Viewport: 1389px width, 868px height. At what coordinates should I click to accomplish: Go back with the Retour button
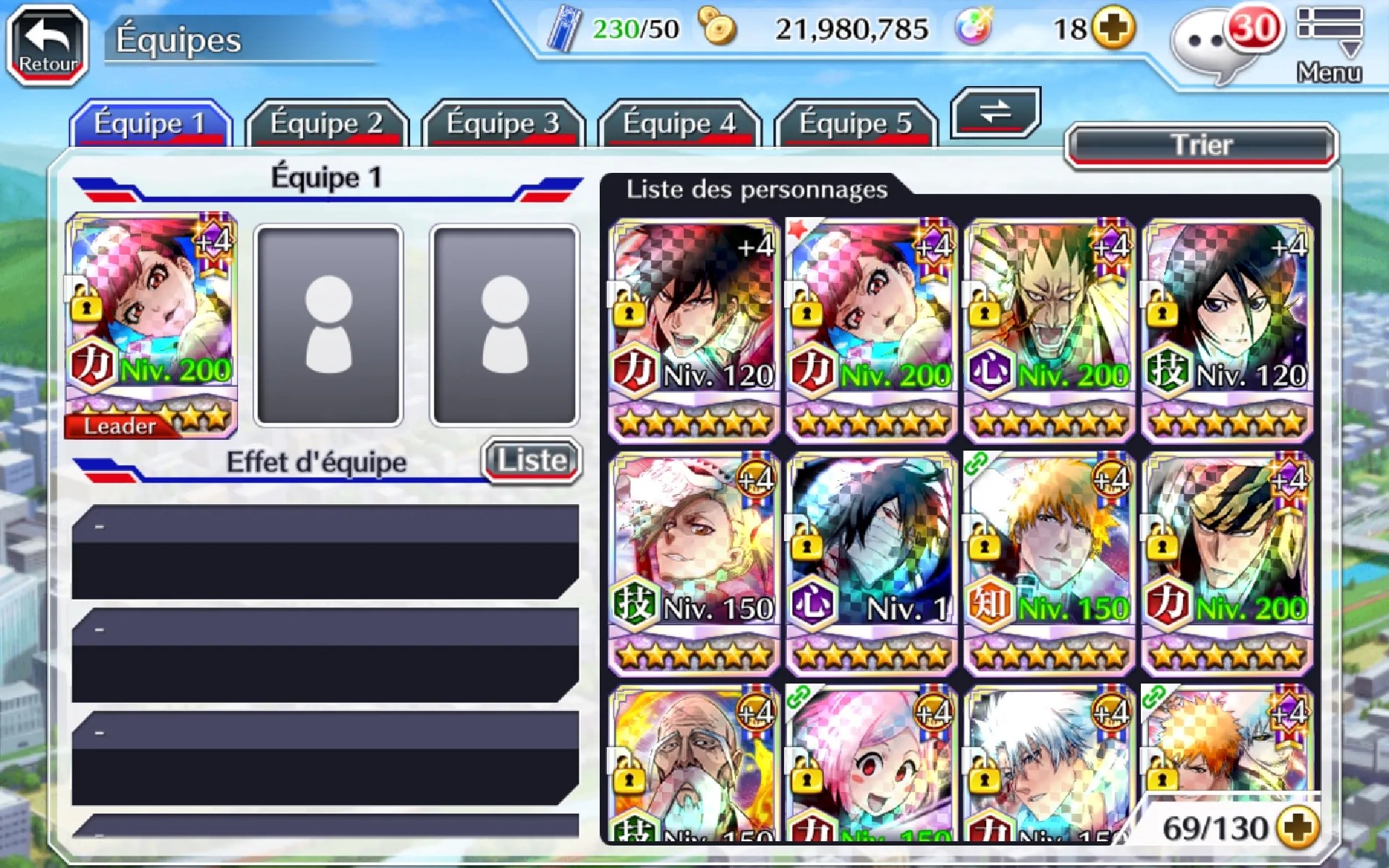pyautogui.click(x=48, y=45)
